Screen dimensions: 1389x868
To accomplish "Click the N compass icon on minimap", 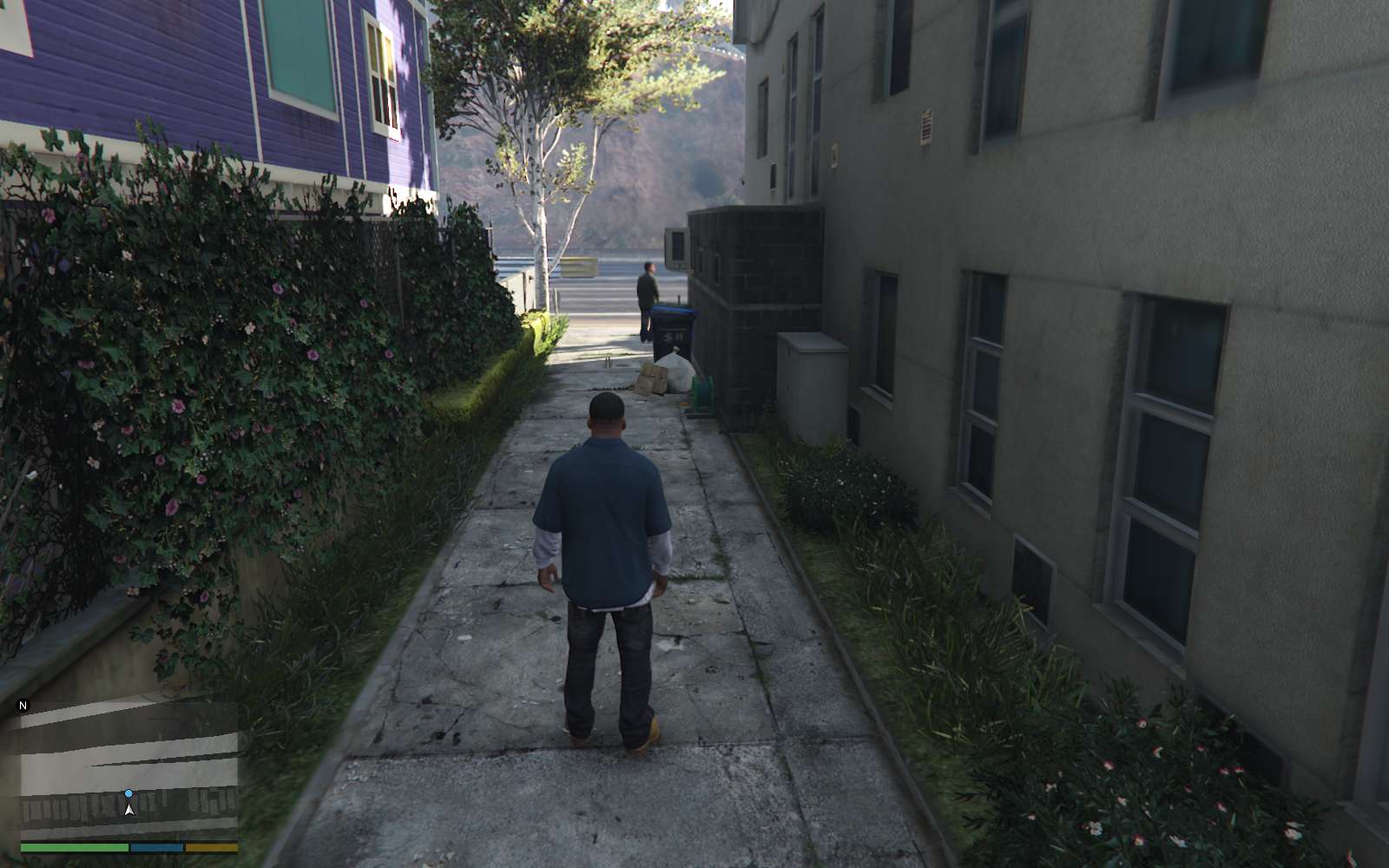I will (23, 705).
